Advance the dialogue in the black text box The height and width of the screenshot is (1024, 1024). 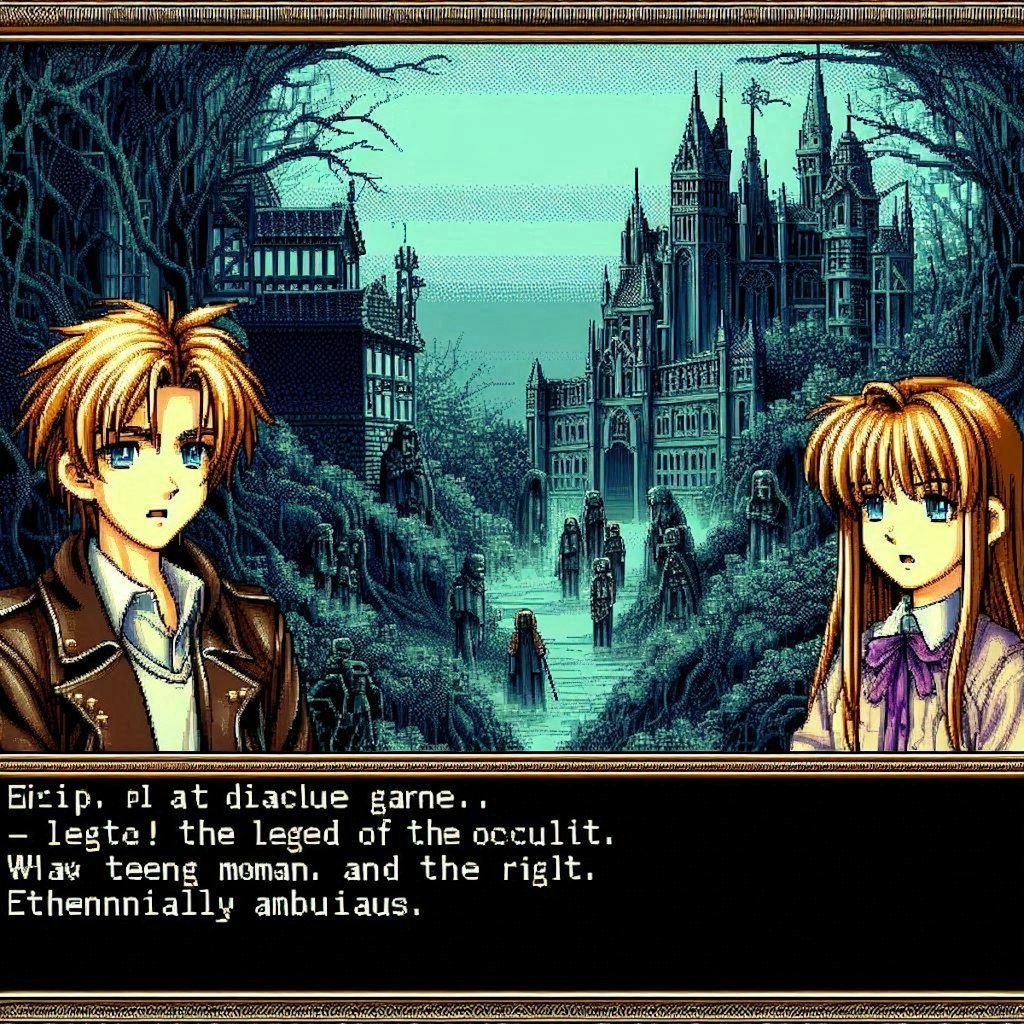coord(512,880)
